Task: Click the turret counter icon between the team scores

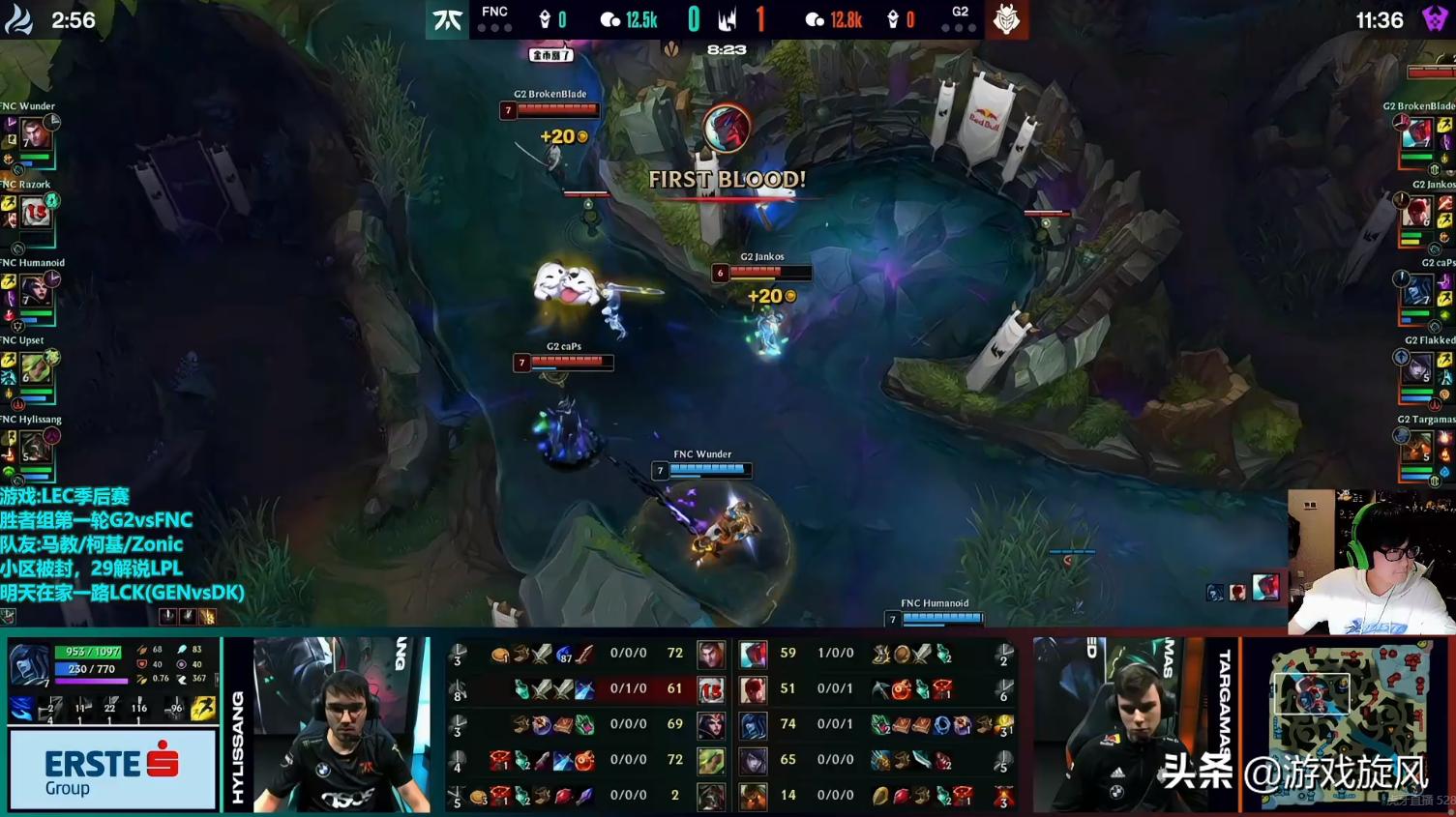Action: pyautogui.click(x=728, y=16)
